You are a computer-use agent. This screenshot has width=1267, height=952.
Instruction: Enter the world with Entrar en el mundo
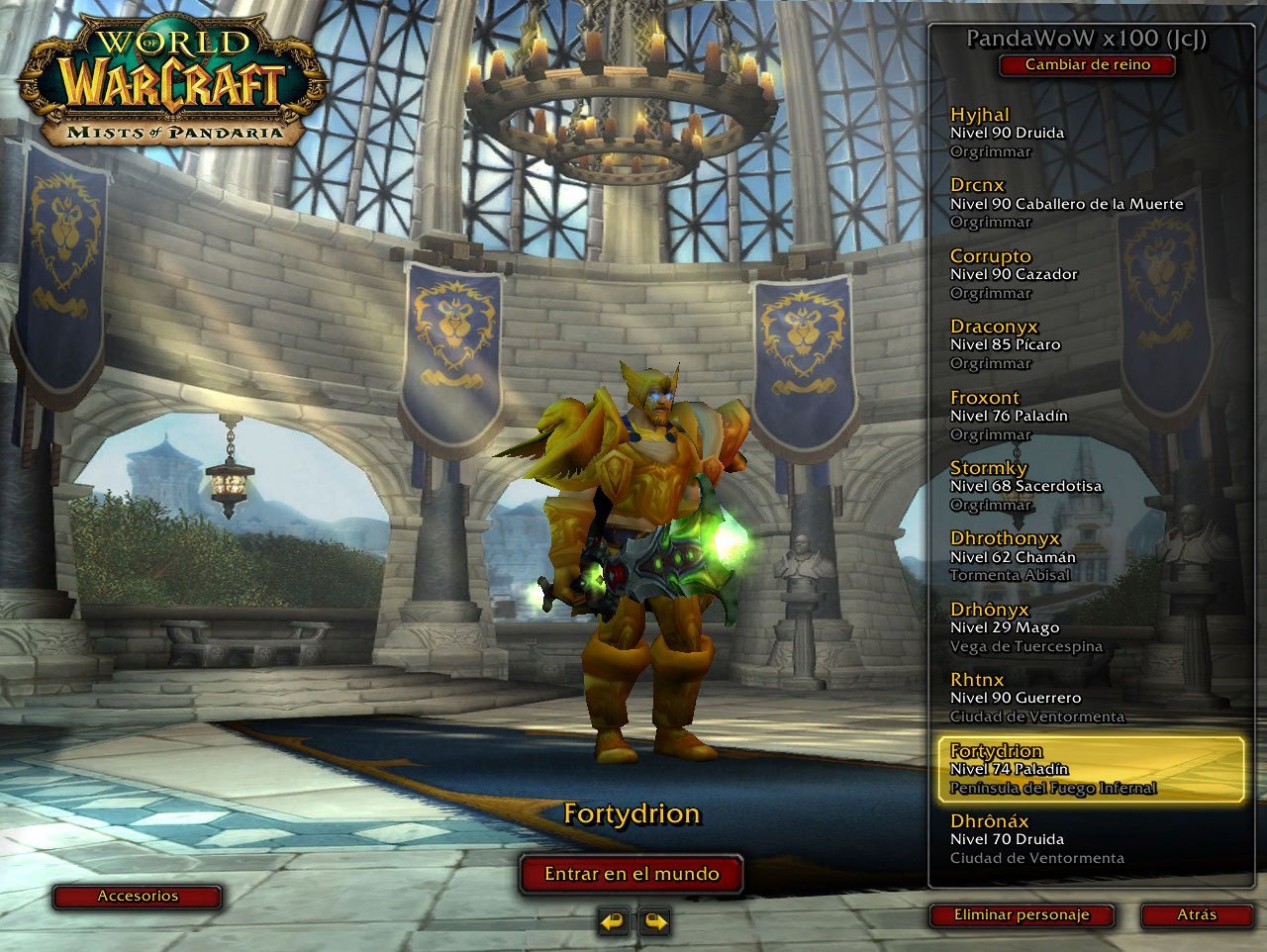(x=632, y=874)
